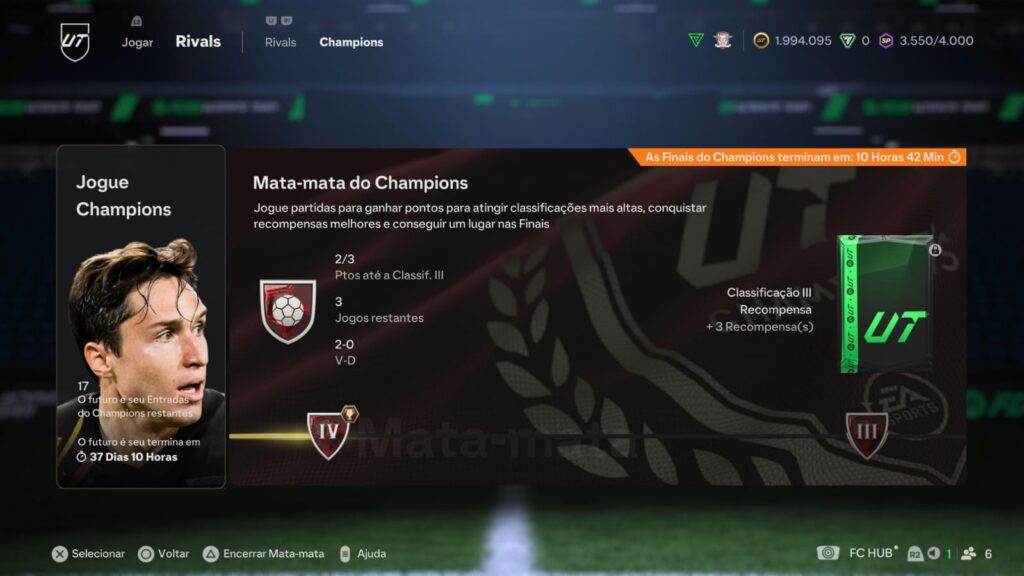
Task: Open FC HUB
Action: pyautogui.click(x=860, y=553)
